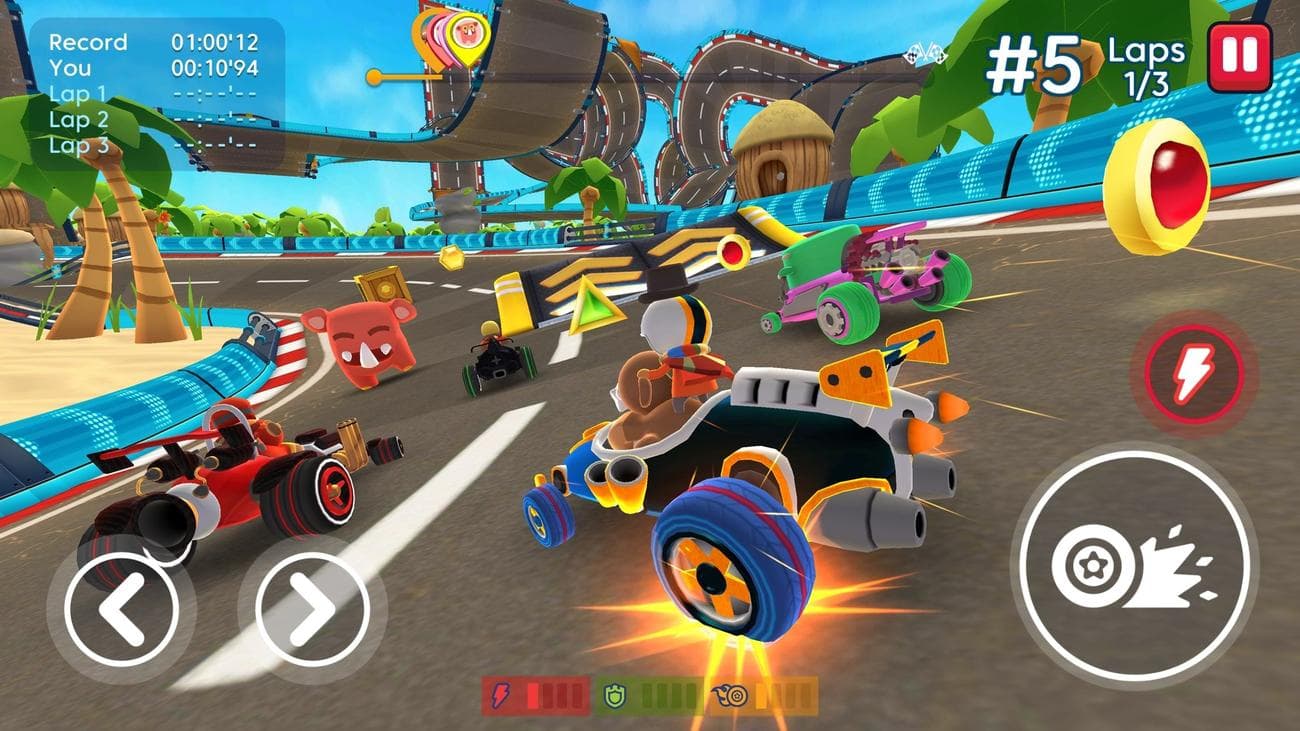Click the dice icons beside the position number
The image size is (1300, 731).
click(928, 55)
